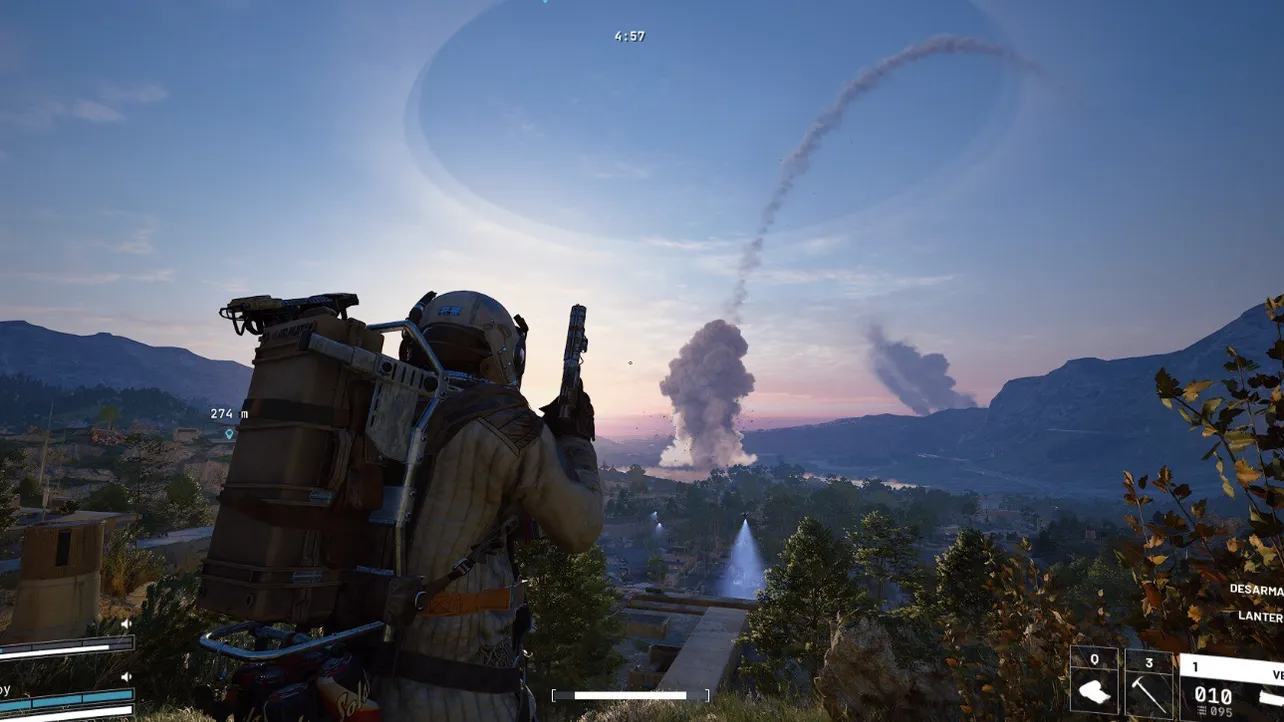
Task: Click the upper teammate's speaker icon
Action: (128, 623)
